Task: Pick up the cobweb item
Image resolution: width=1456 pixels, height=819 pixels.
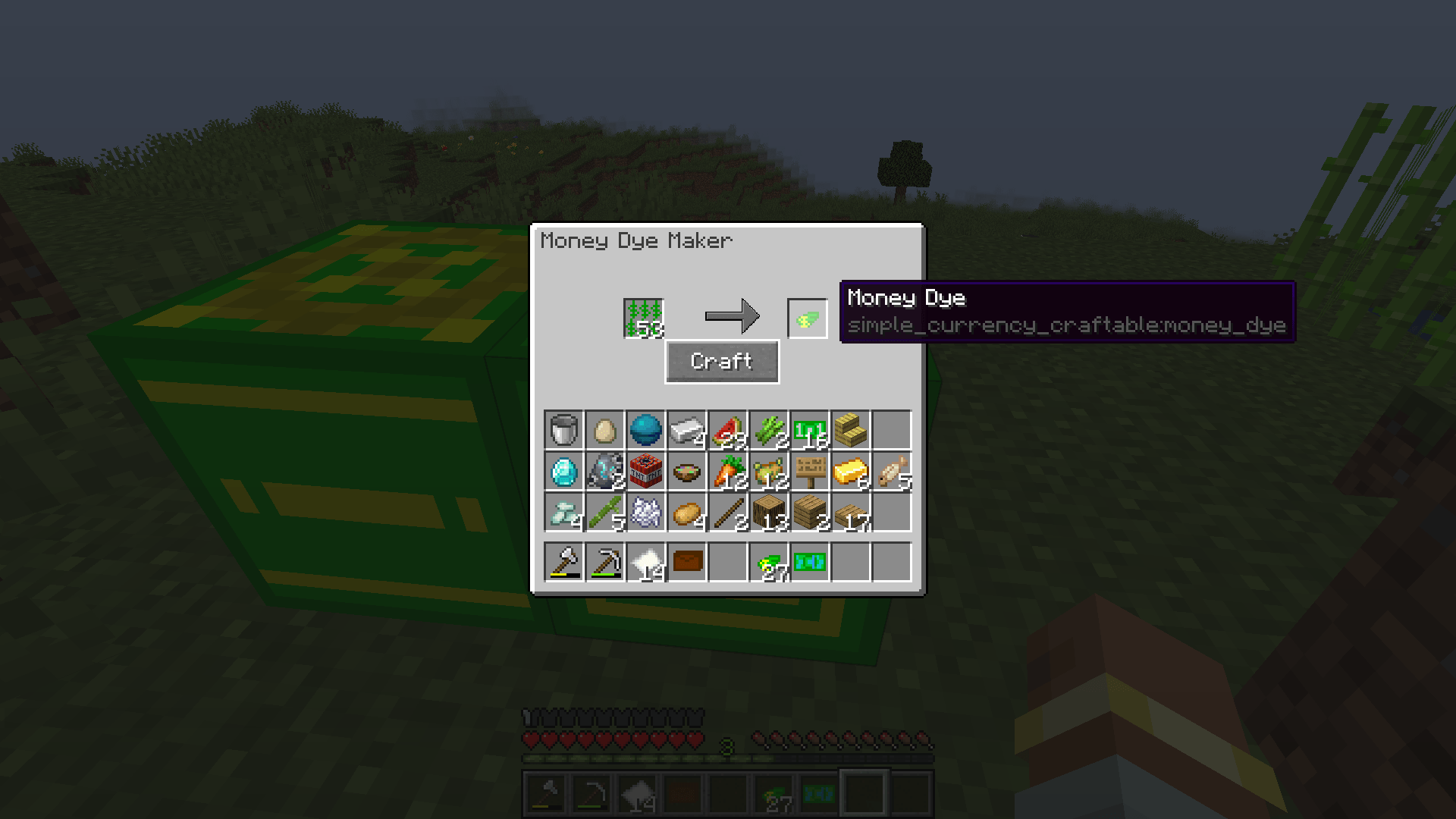Action: (646, 513)
